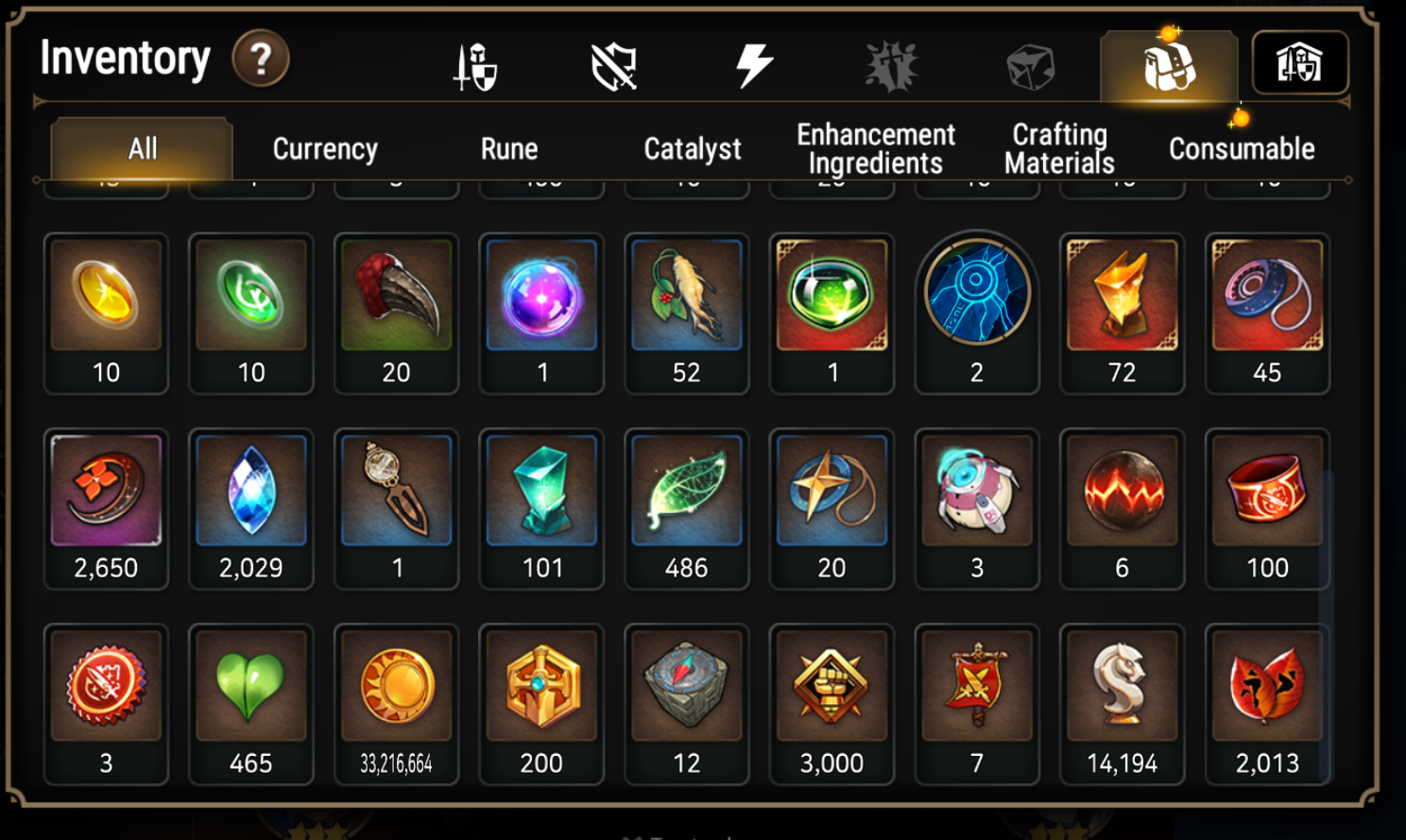Screen dimensions: 1406x840
Task: Click the fortress icon at top right
Action: [1302, 61]
